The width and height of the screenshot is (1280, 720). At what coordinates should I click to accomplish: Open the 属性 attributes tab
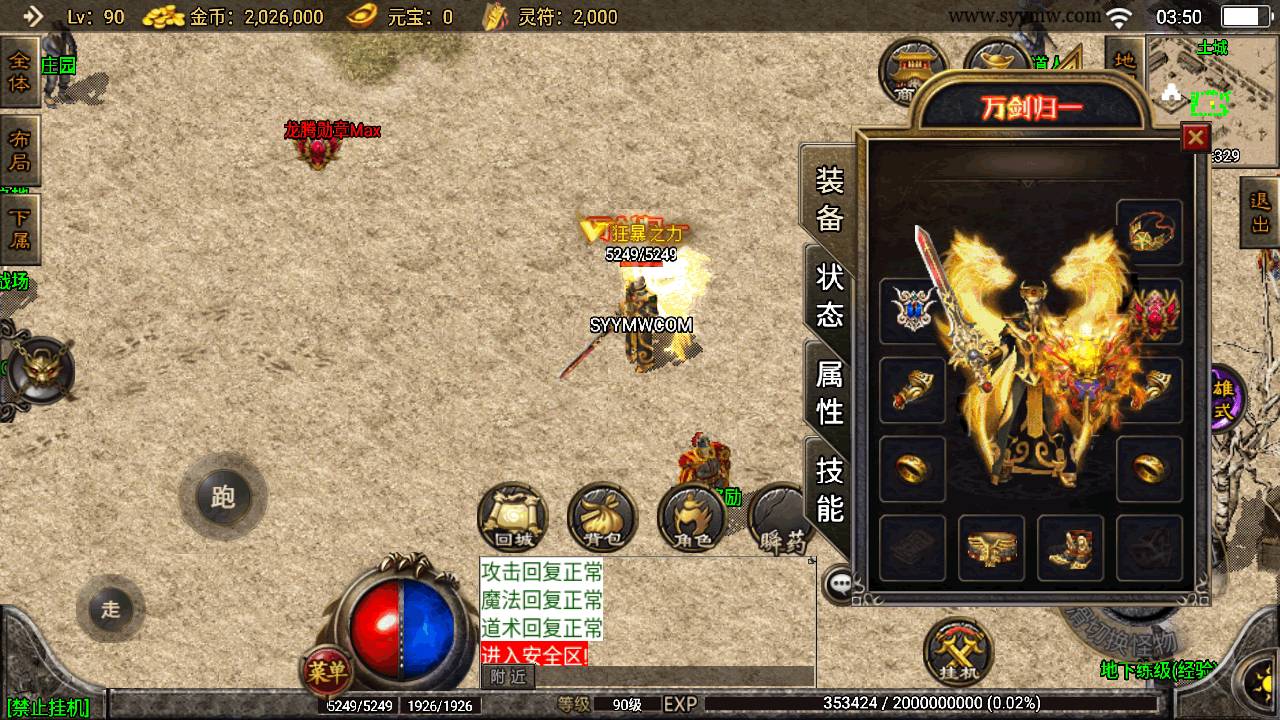[830, 392]
